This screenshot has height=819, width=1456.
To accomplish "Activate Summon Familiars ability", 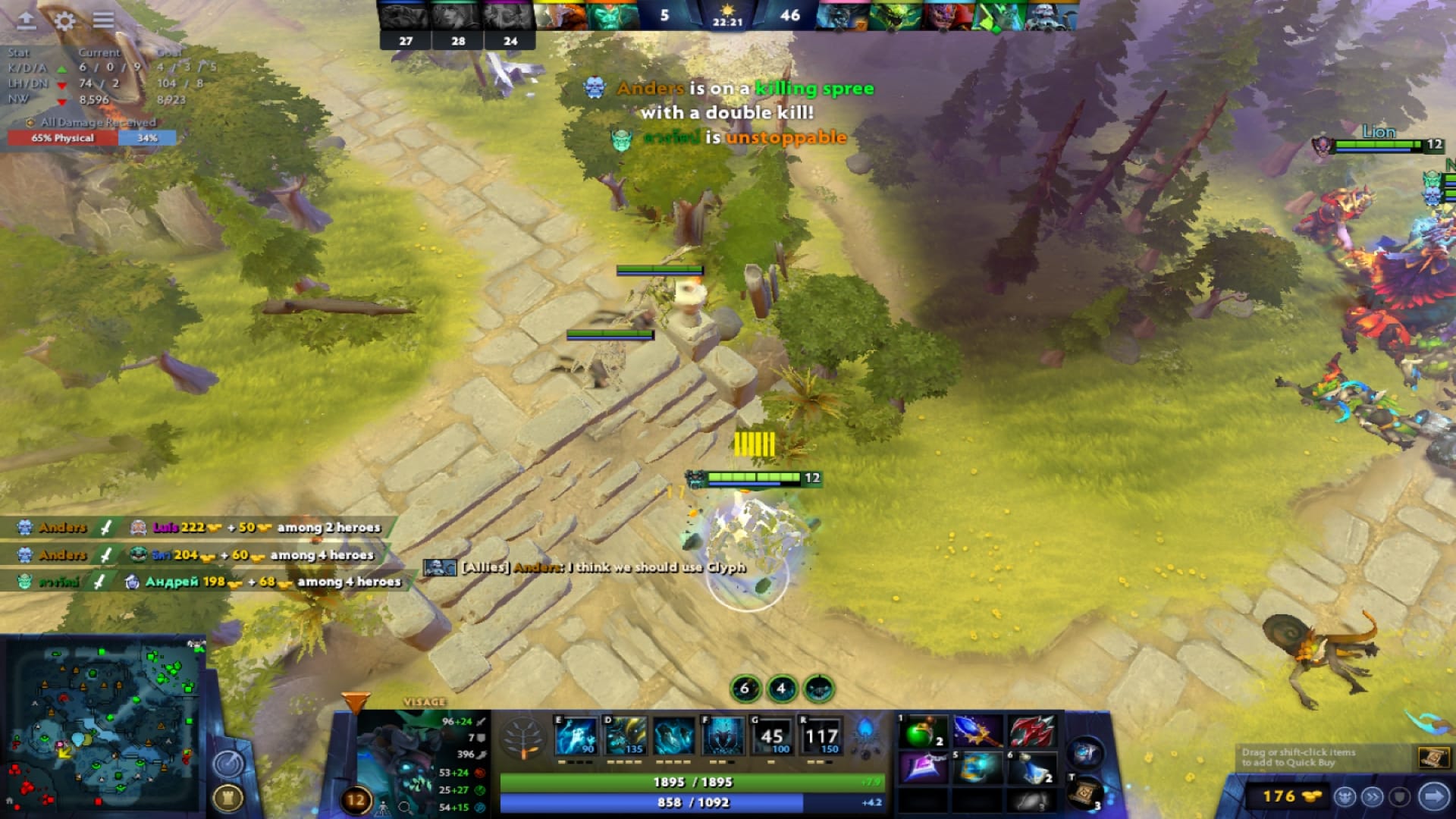I will [717, 732].
